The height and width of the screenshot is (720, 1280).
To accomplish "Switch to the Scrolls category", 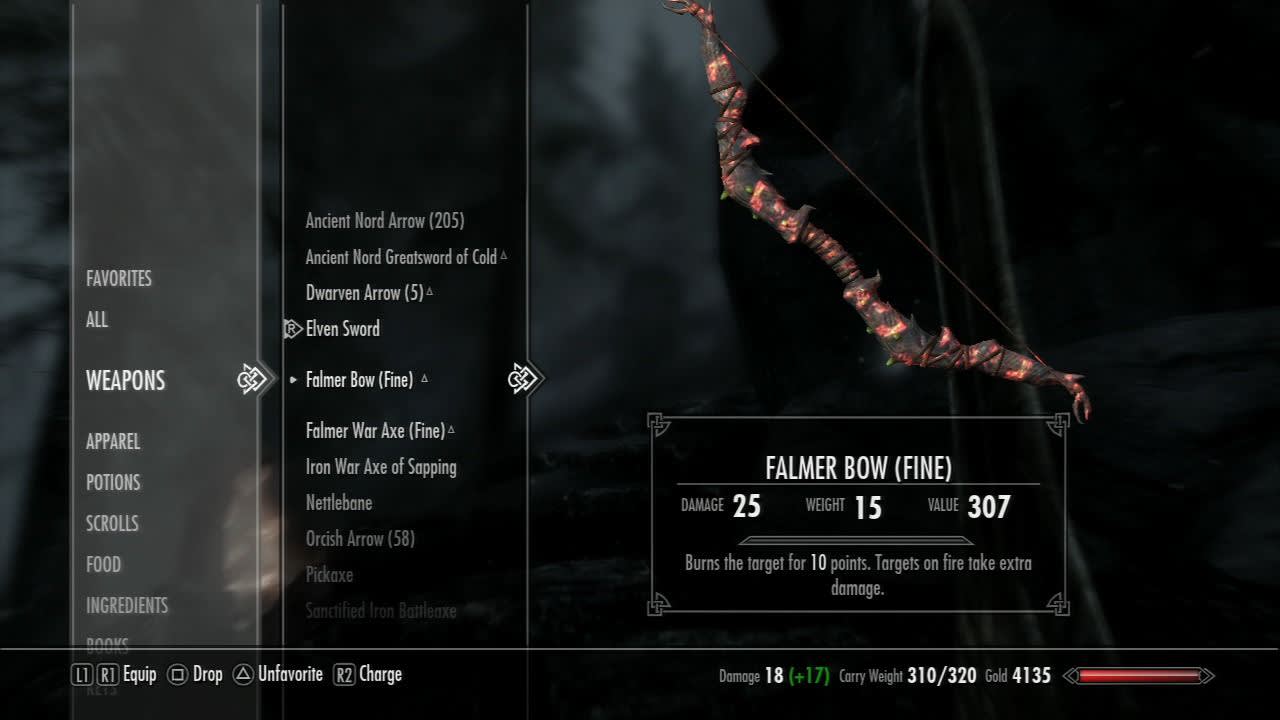I will pyautogui.click(x=112, y=524).
